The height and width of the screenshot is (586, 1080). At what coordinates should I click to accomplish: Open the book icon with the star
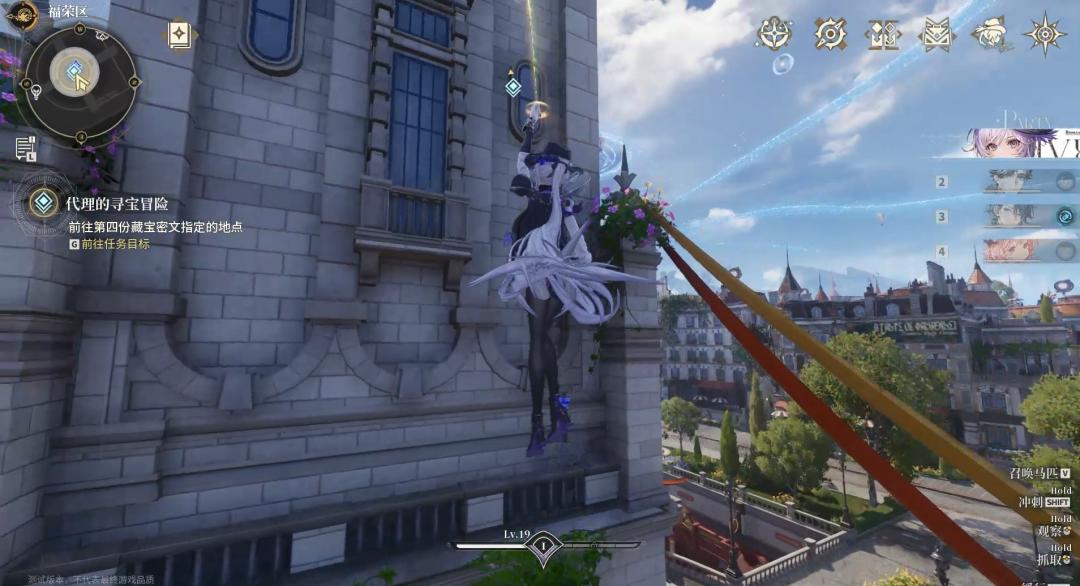179,35
